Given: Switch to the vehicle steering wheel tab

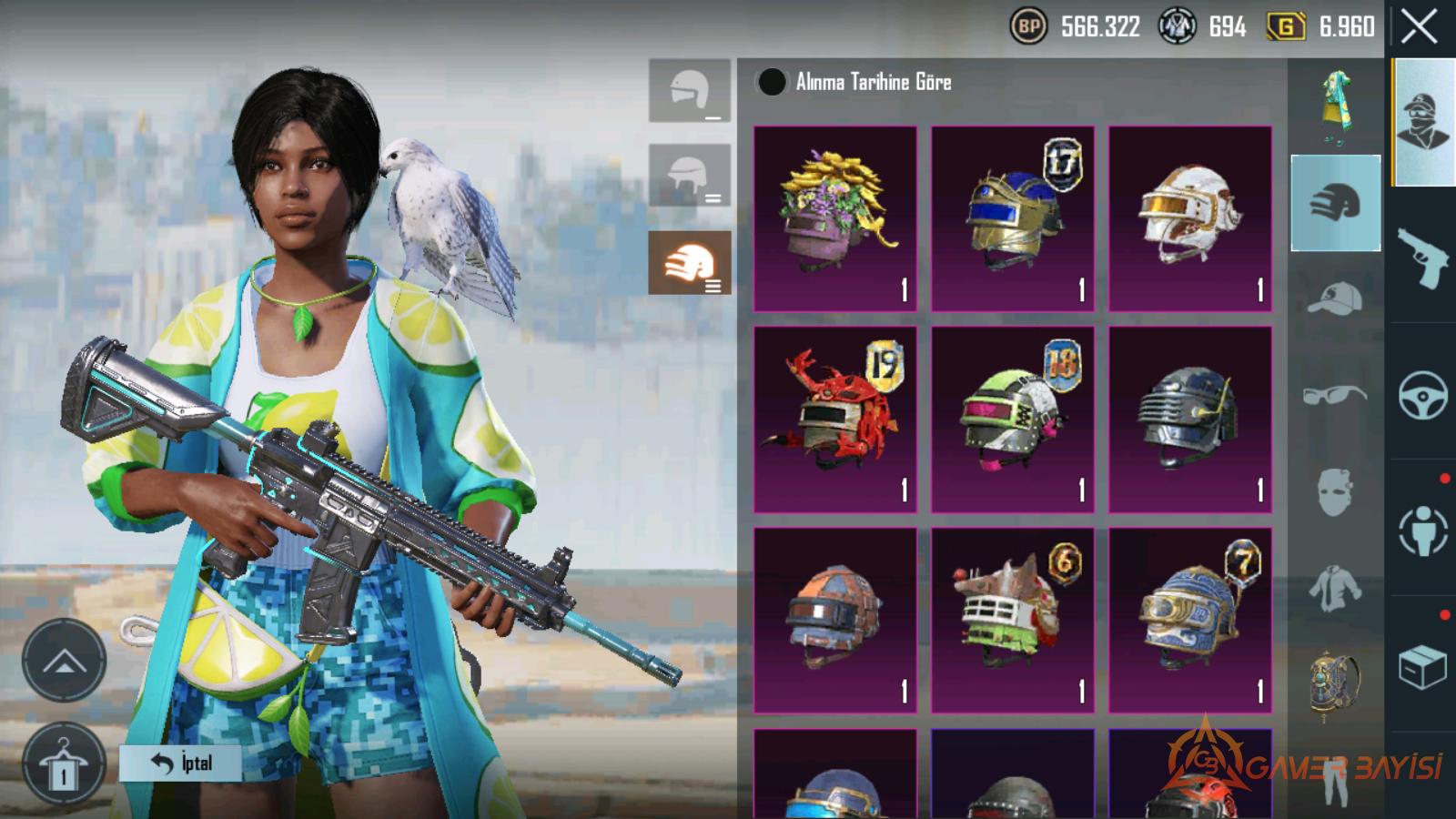Looking at the screenshot, I should point(1423,395).
